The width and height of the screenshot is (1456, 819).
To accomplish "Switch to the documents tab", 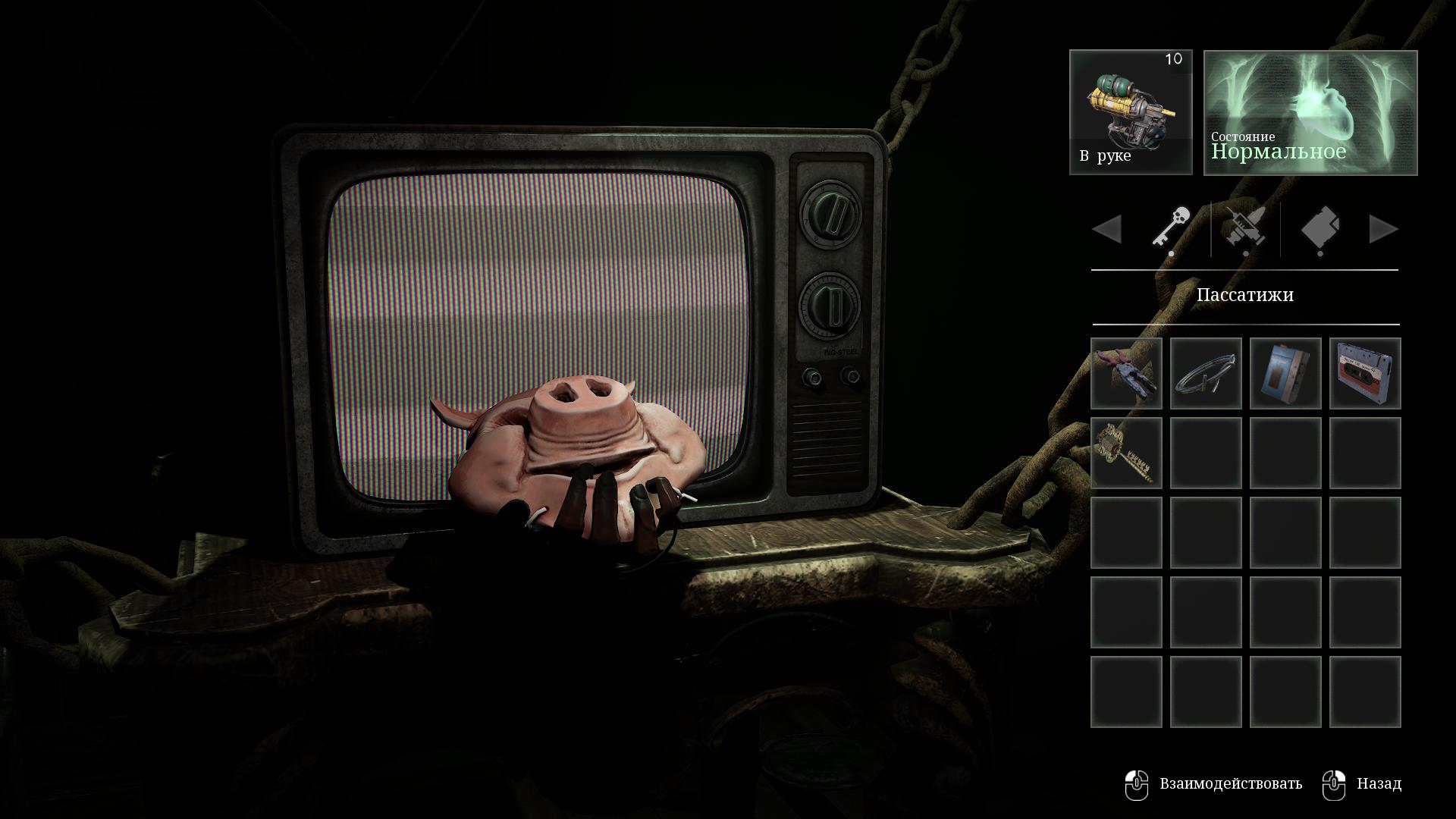I will [x=1320, y=228].
